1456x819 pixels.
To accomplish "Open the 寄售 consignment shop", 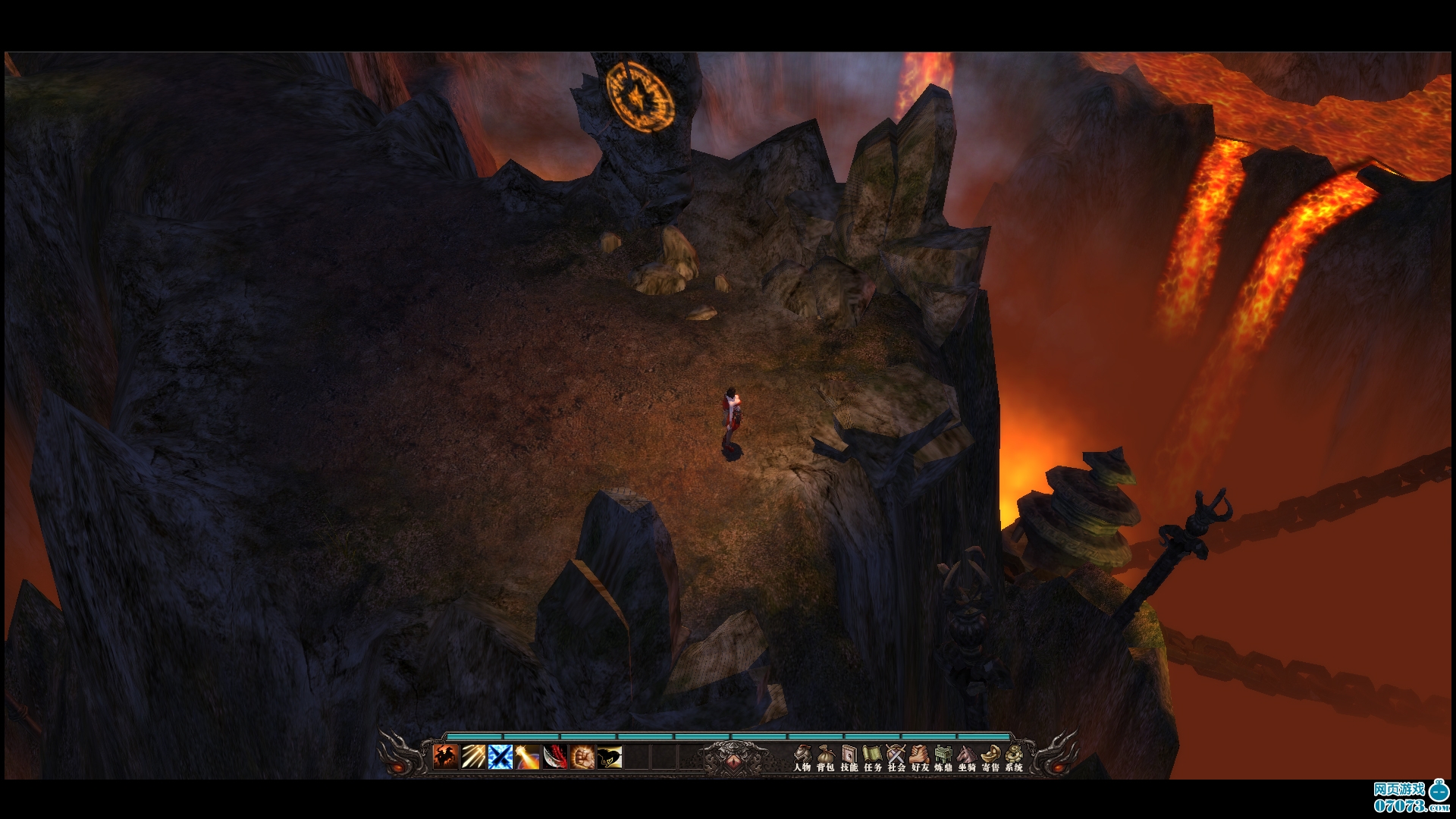I will click(990, 758).
